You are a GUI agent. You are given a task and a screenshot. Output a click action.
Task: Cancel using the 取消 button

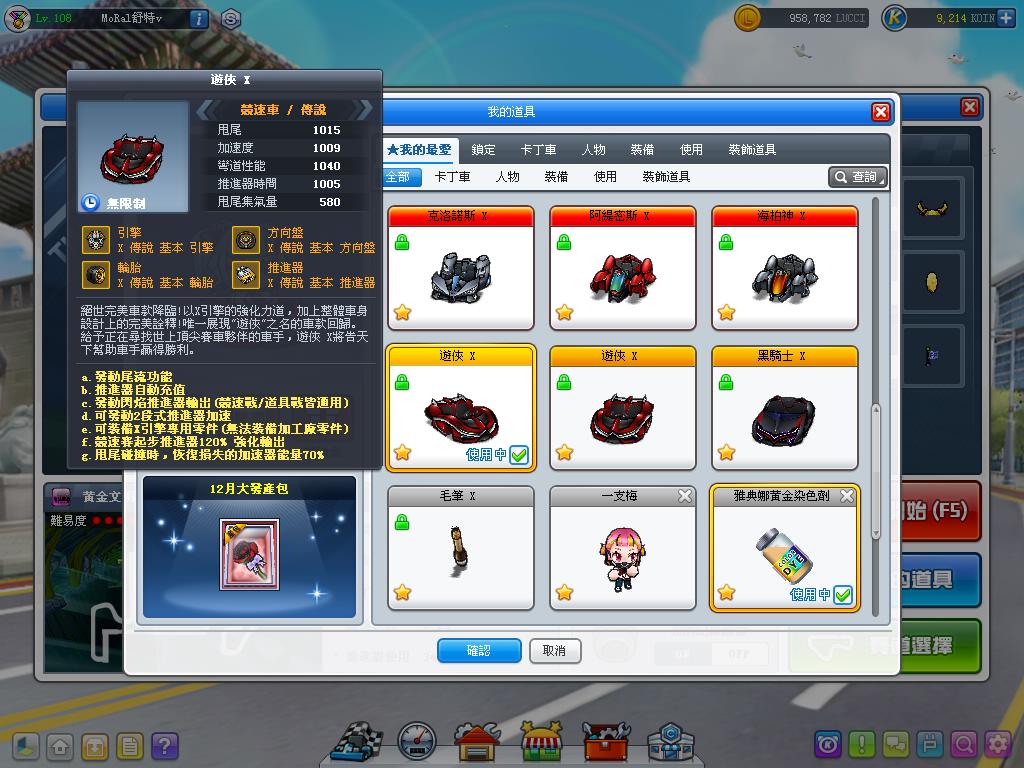pyautogui.click(x=554, y=651)
